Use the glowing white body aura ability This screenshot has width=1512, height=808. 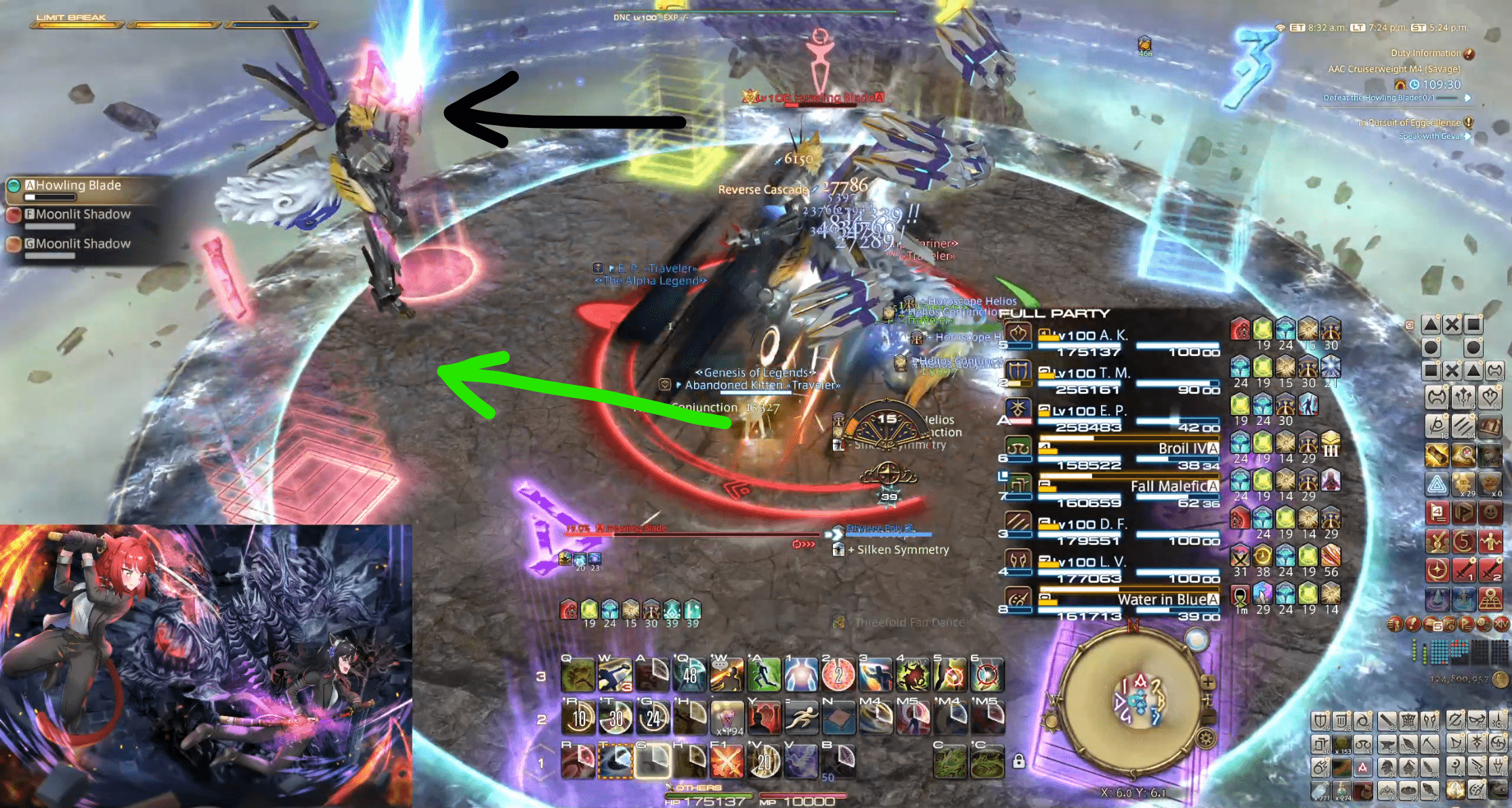tap(801, 675)
